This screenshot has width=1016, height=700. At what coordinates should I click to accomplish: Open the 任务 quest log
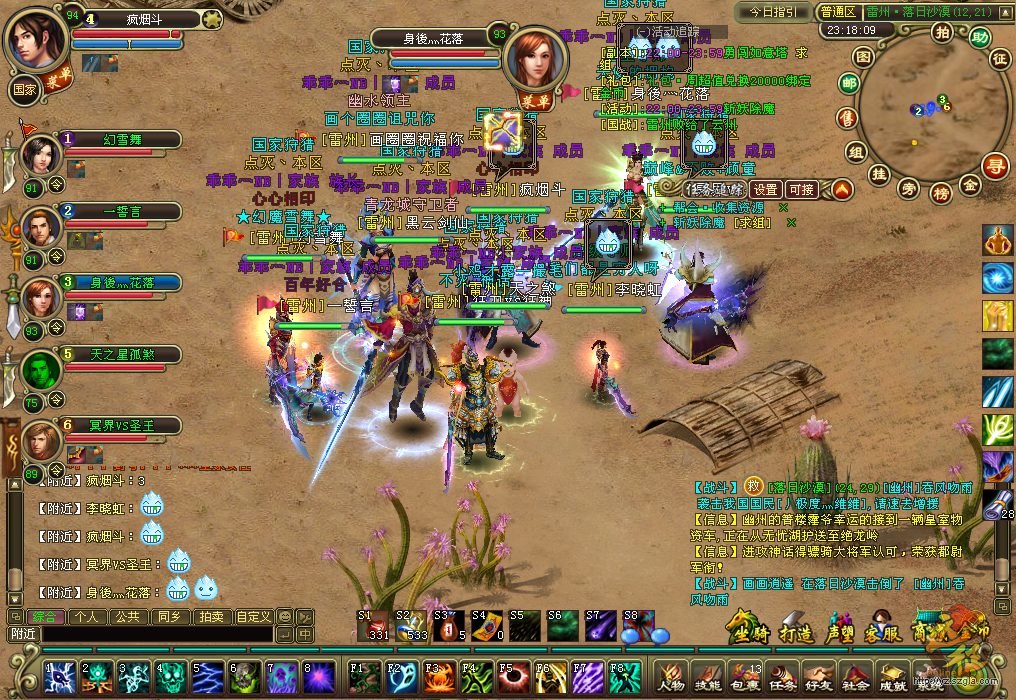(781, 675)
